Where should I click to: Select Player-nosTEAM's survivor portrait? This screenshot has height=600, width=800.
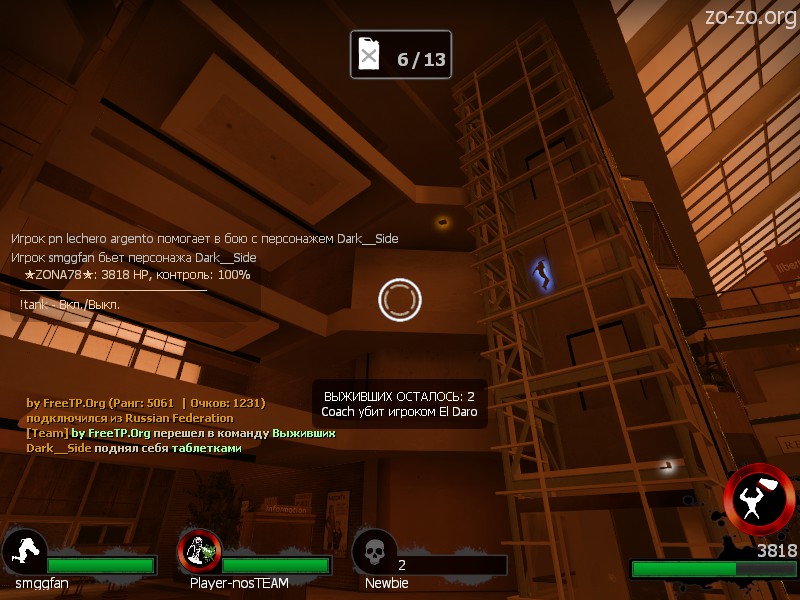199,551
